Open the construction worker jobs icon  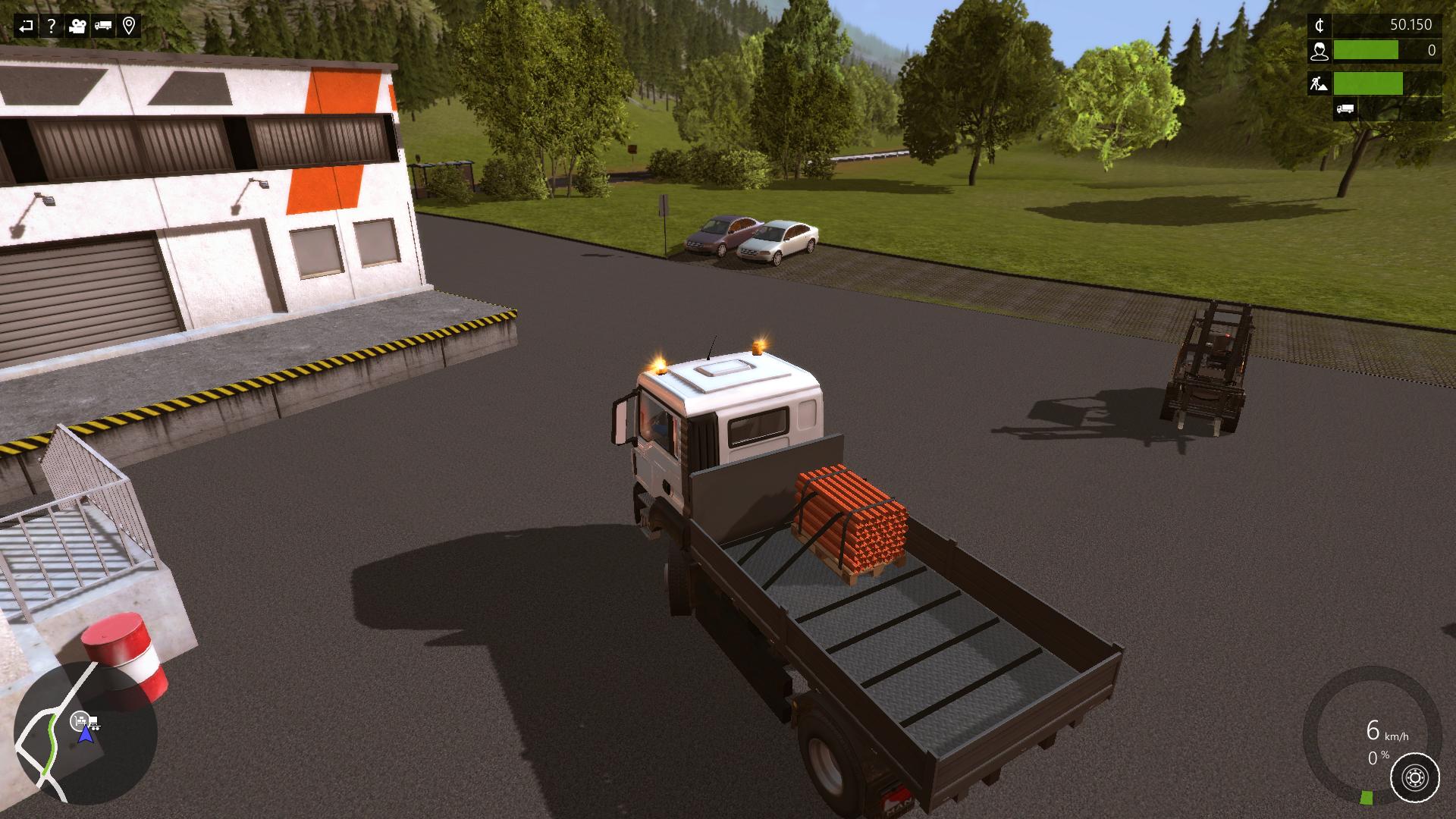pos(1319,83)
